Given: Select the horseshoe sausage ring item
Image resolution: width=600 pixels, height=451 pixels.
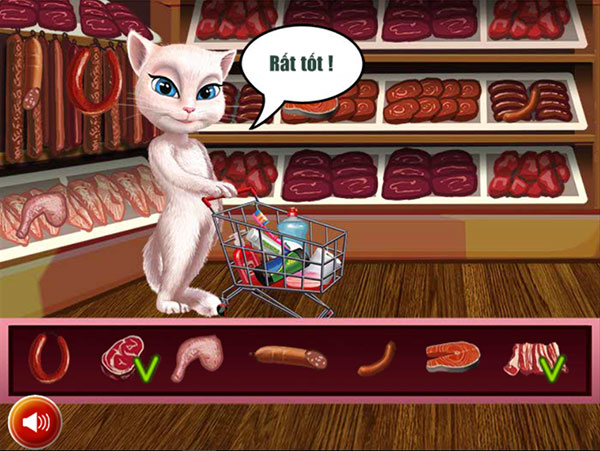Looking at the screenshot, I should [x=48, y=356].
